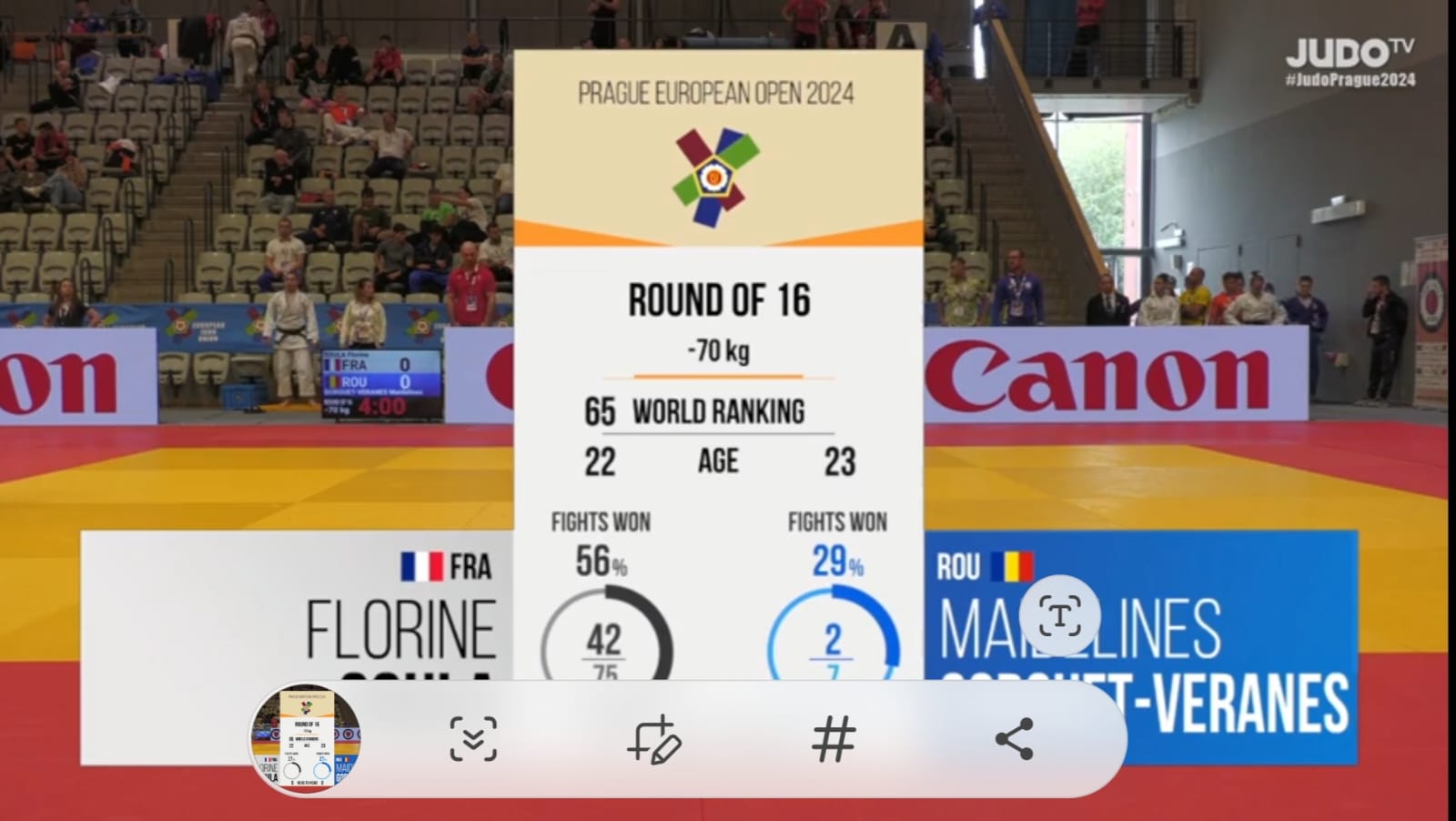Add a hashtag tag to screenshot

[x=833, y=738]
